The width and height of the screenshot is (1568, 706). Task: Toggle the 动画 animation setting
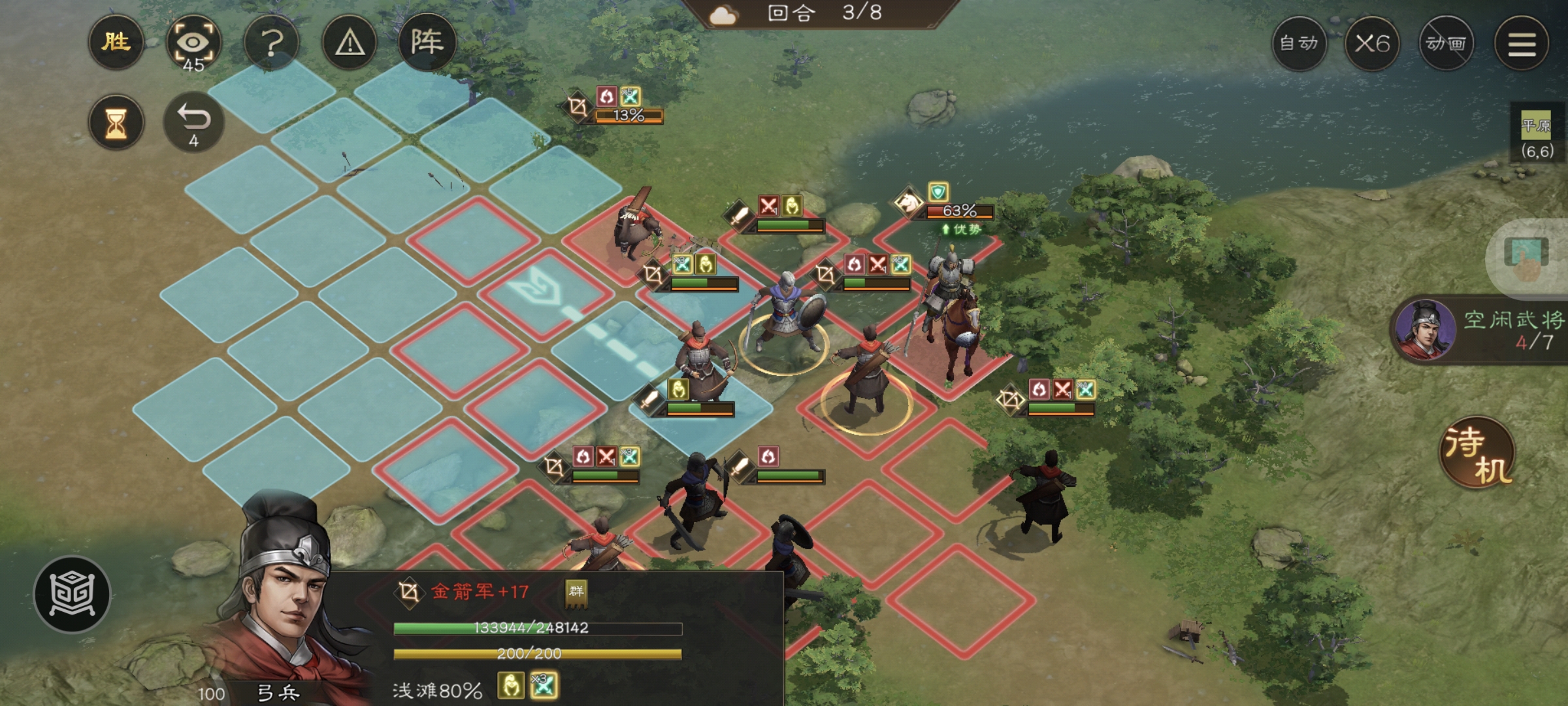(1447, 43)
